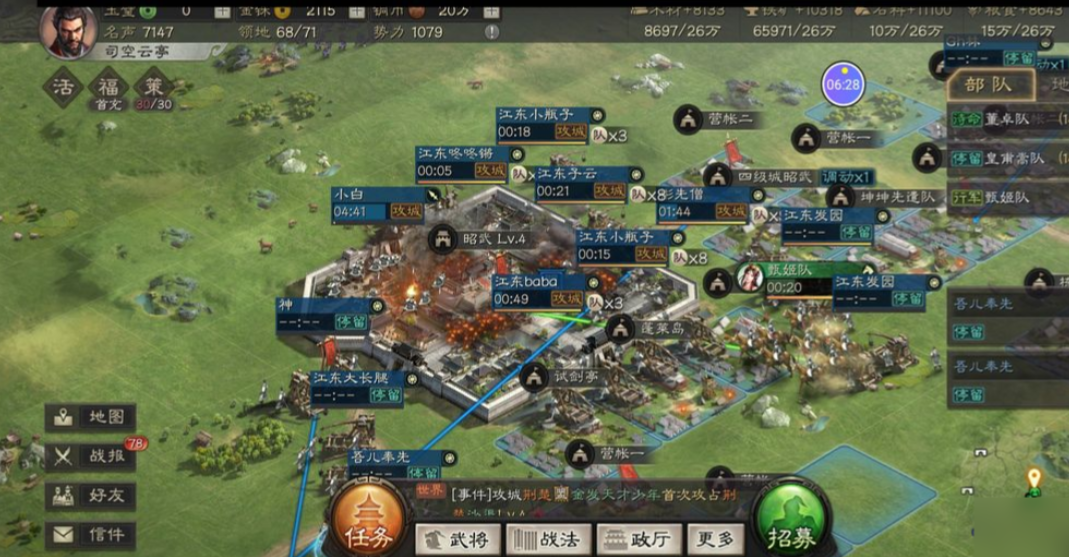Check the 信件 (mail) inbox
The height and width of the screenshot is (557, 1069).
[x=91, y=534]
